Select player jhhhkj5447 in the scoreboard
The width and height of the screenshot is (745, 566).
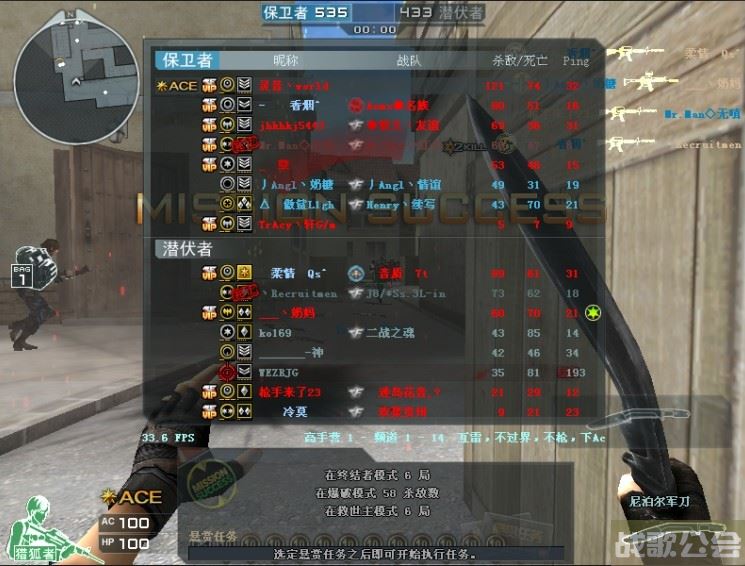pyautogui.click(x=292, y=125)
